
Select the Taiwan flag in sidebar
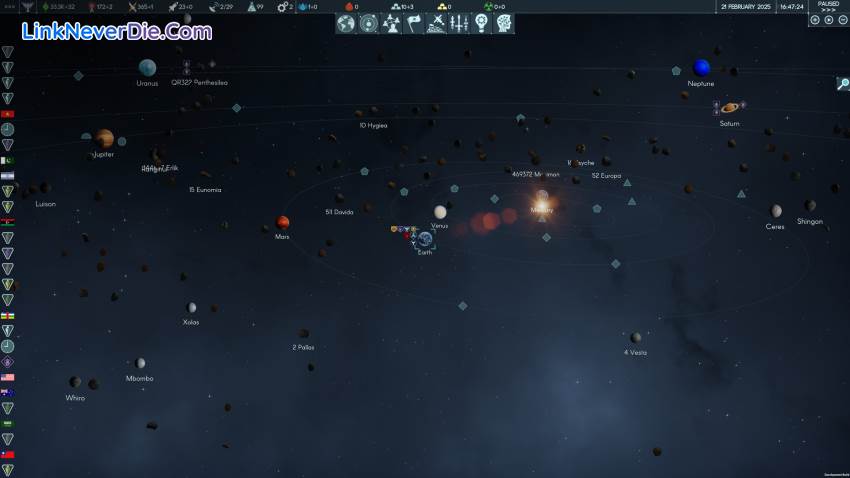8,455
